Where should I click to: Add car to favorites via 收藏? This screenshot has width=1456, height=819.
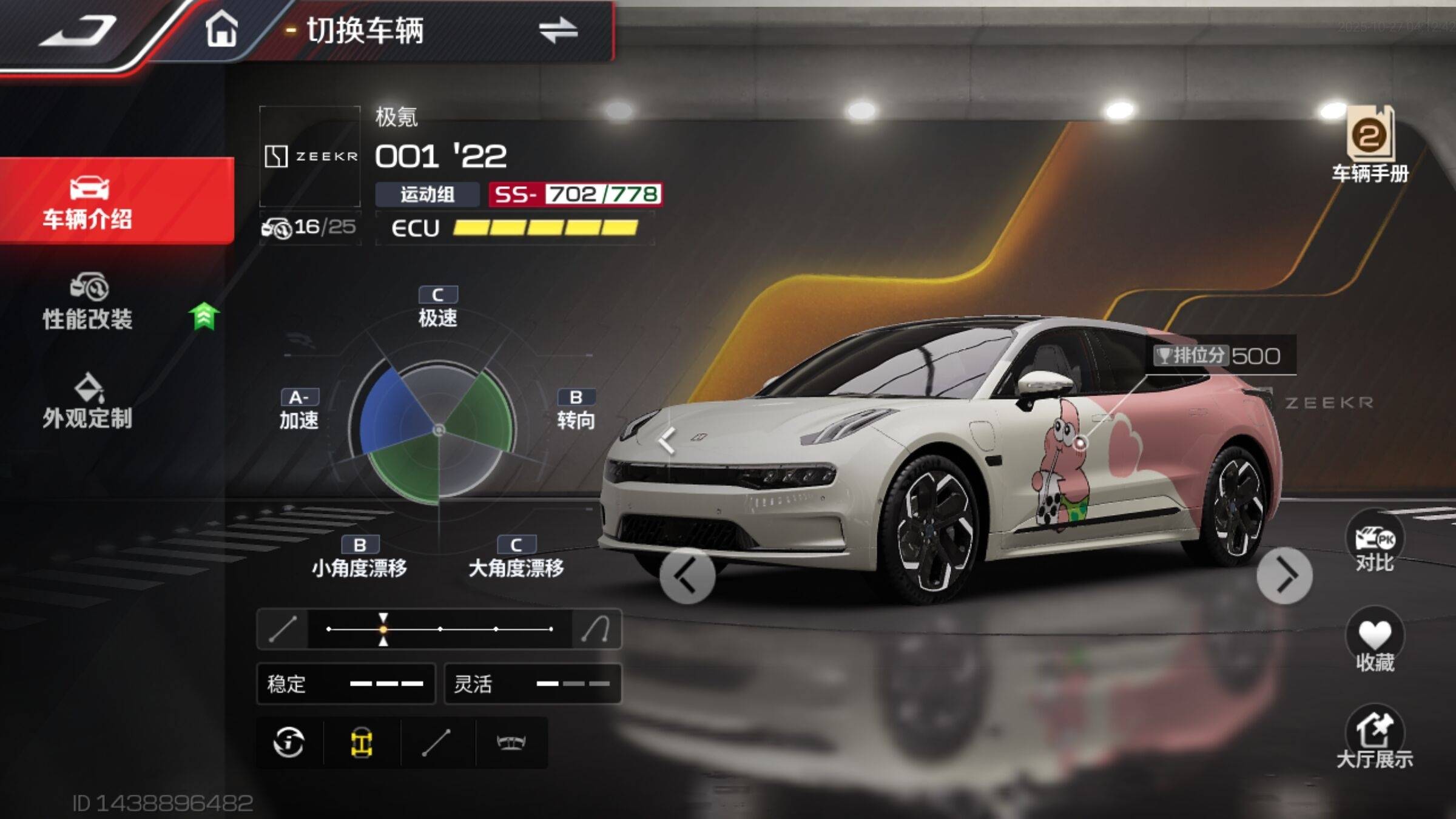click(x=1375, y=642)
